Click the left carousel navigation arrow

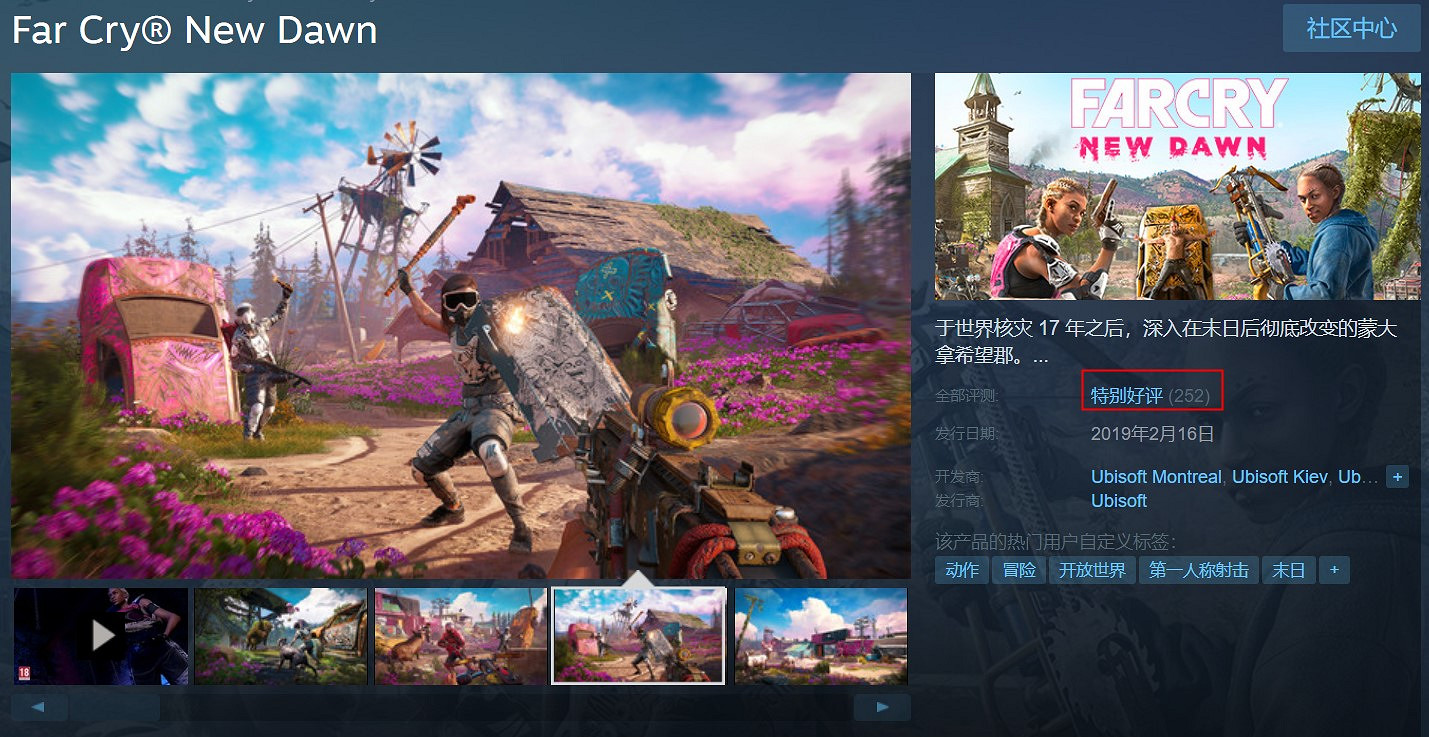[x=39, y=706]
